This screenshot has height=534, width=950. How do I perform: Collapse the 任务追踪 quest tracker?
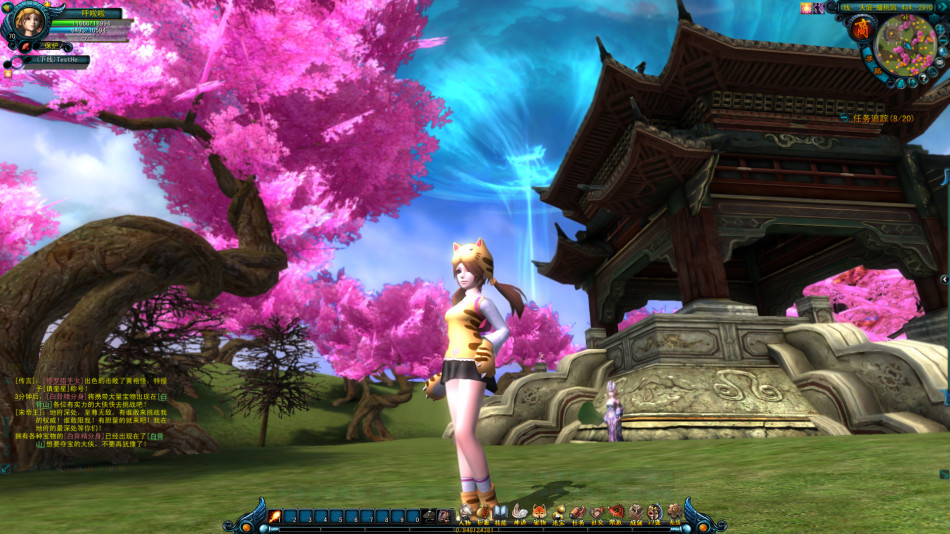[846, 118]
